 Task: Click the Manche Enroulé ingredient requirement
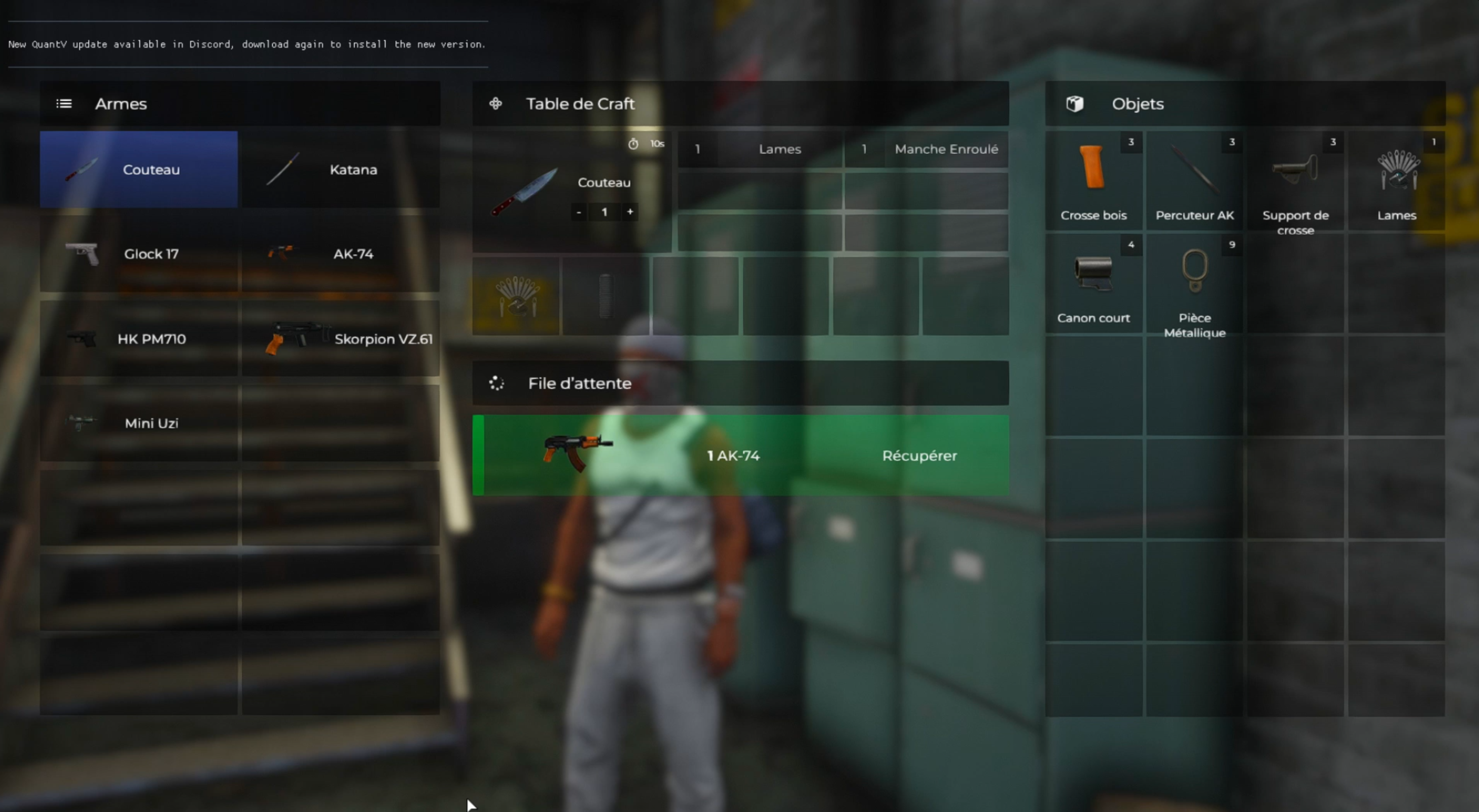(926, 149)
